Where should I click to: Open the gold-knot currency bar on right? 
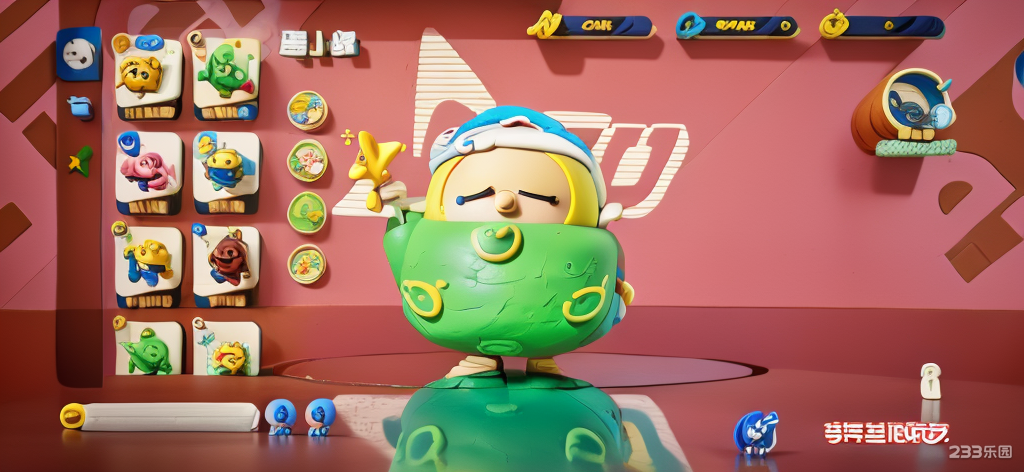882,26
